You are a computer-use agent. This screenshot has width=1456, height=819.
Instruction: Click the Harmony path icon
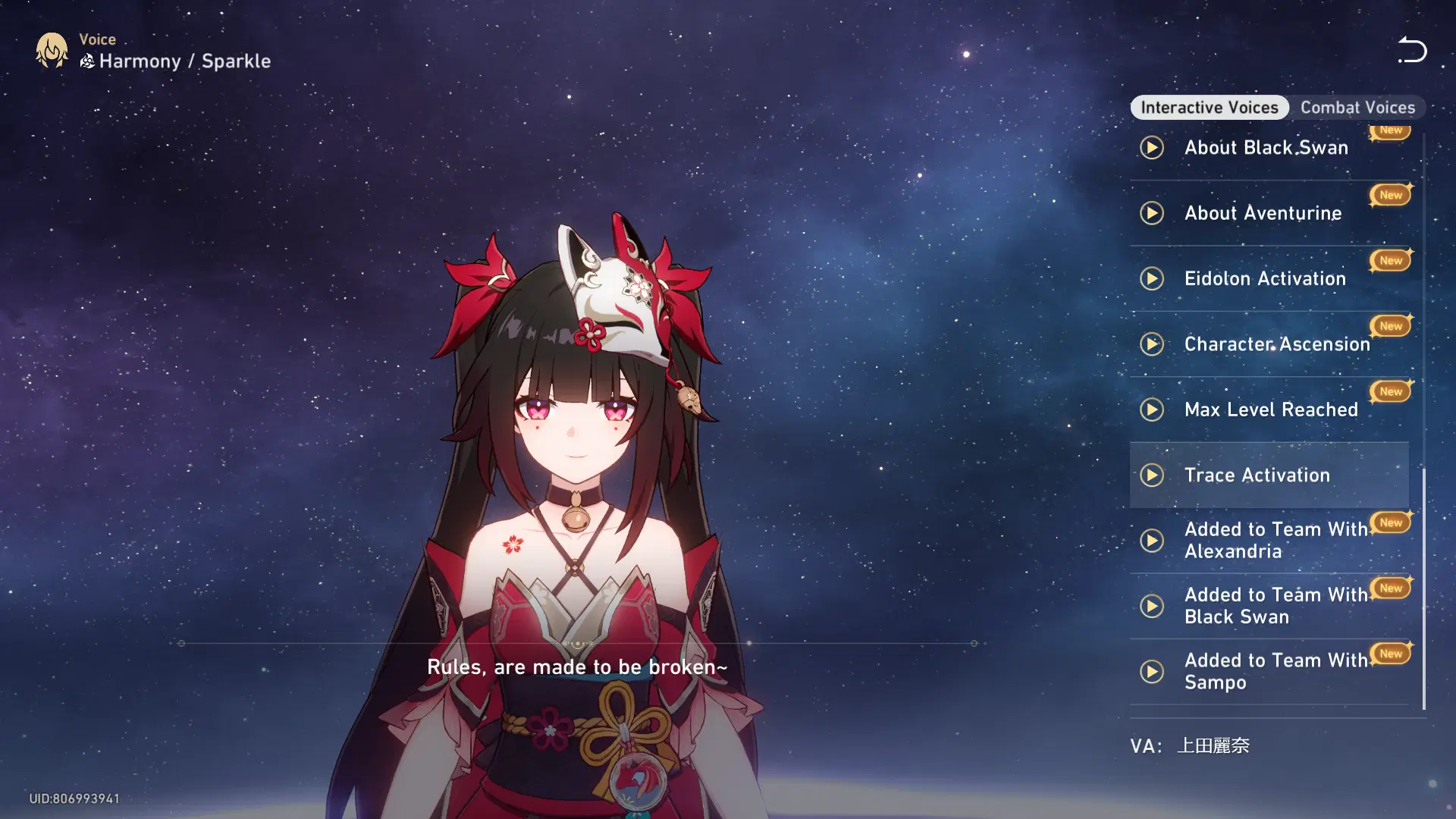pos(86,63)
